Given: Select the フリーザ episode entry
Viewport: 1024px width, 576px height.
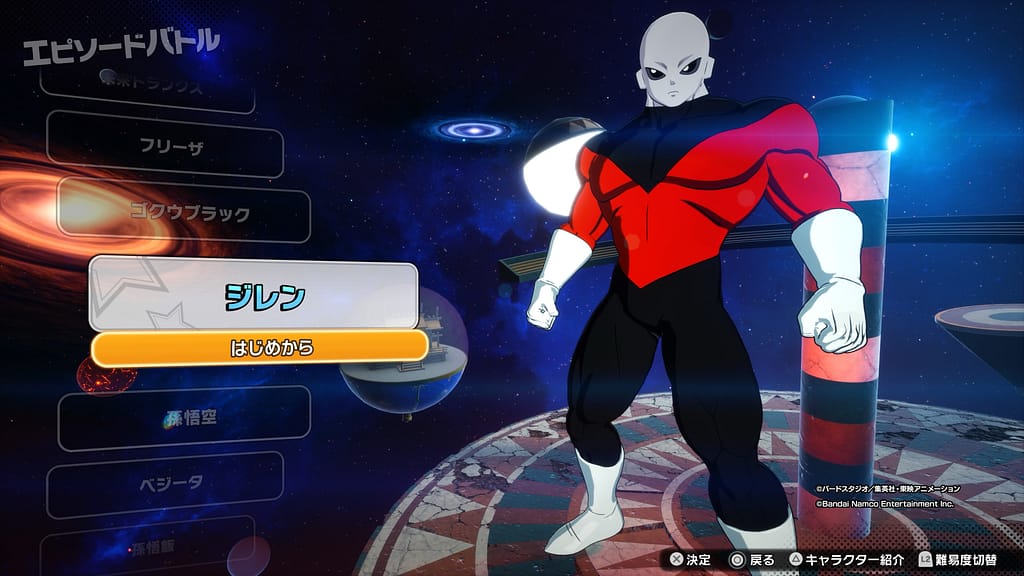Looking at the screenshot, I should [172, 145].
